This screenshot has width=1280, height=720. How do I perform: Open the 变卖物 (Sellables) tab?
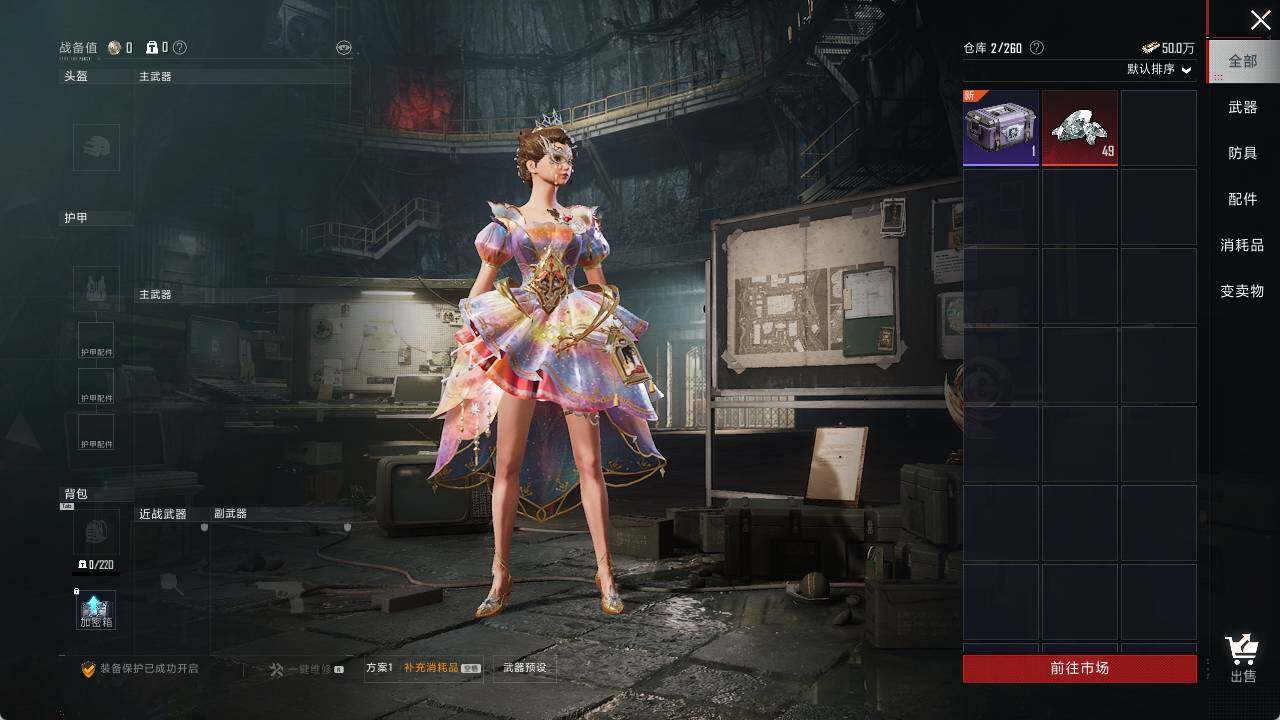[1243, 291]
